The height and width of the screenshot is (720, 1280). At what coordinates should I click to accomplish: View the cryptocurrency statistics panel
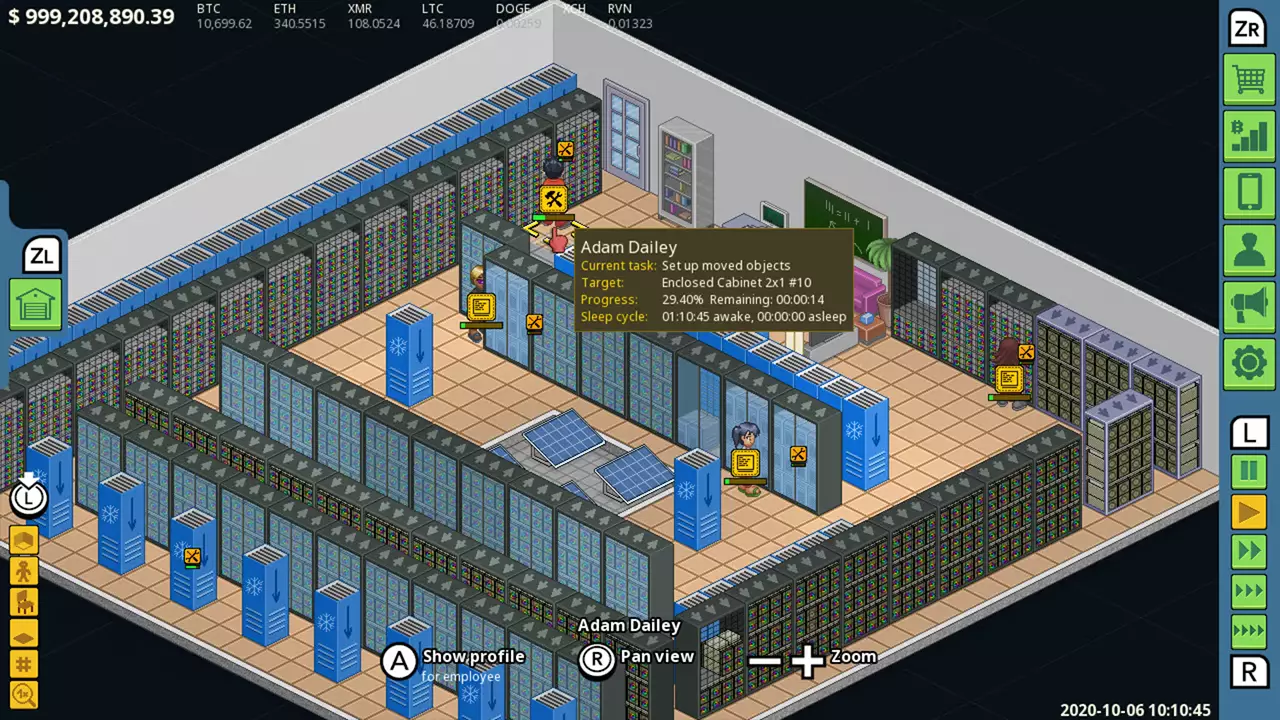coord(1249,136)
